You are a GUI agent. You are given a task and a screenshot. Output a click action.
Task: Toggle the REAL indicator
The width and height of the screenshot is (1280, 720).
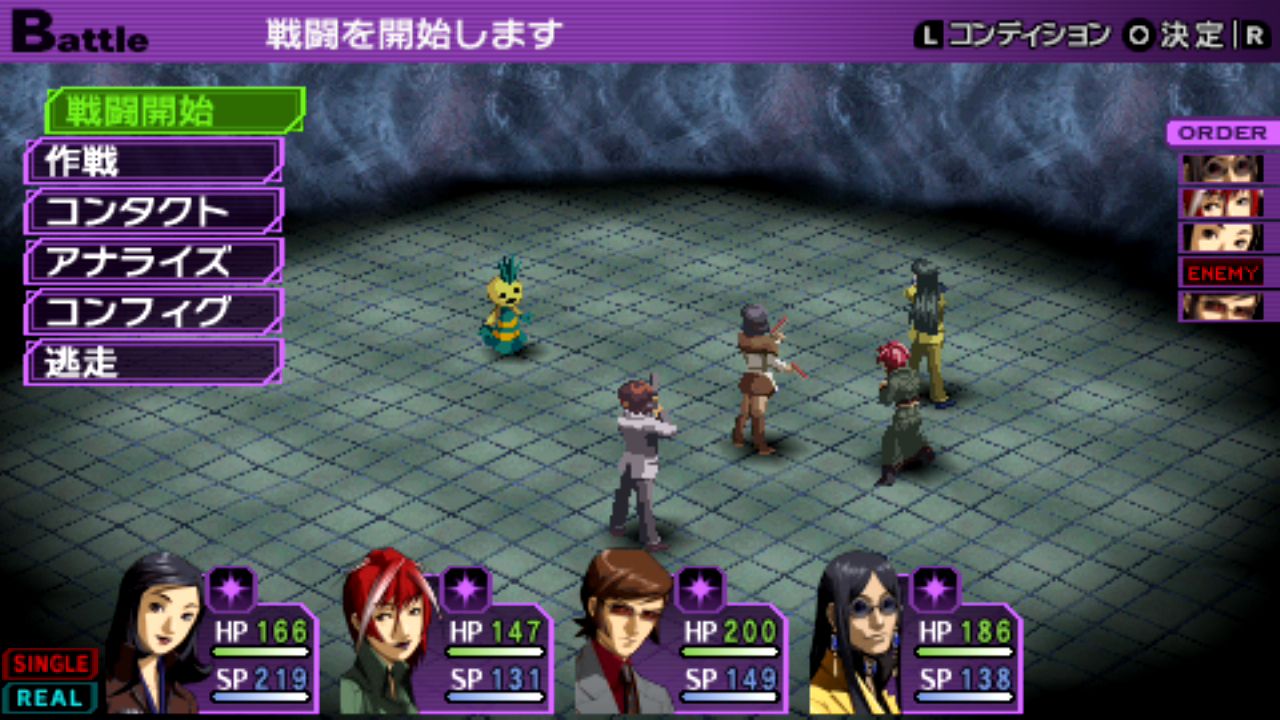pyautogui.click(x=50, y=697)
